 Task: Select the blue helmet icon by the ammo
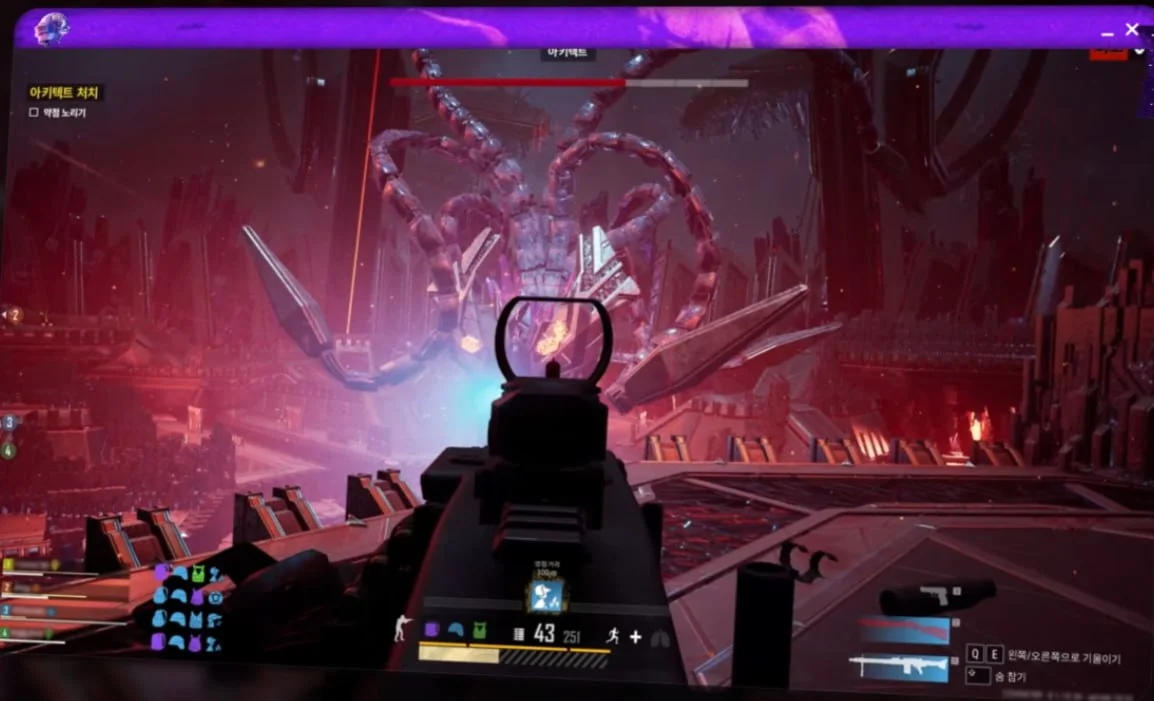click(455, 630)
